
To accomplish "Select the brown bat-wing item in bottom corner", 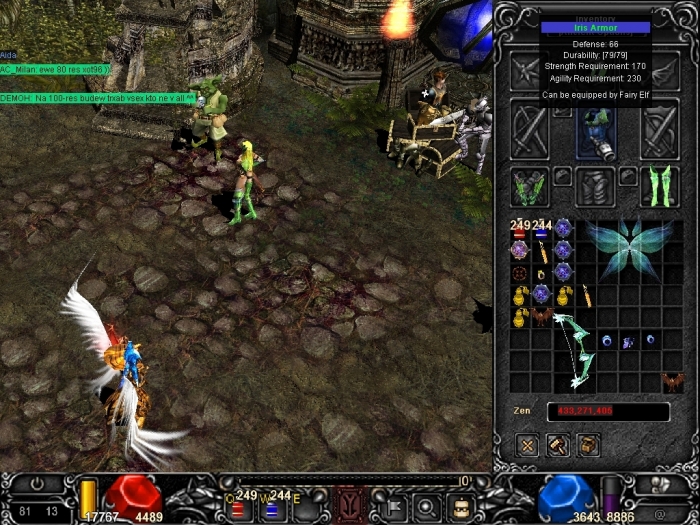I will click(673, 381).
